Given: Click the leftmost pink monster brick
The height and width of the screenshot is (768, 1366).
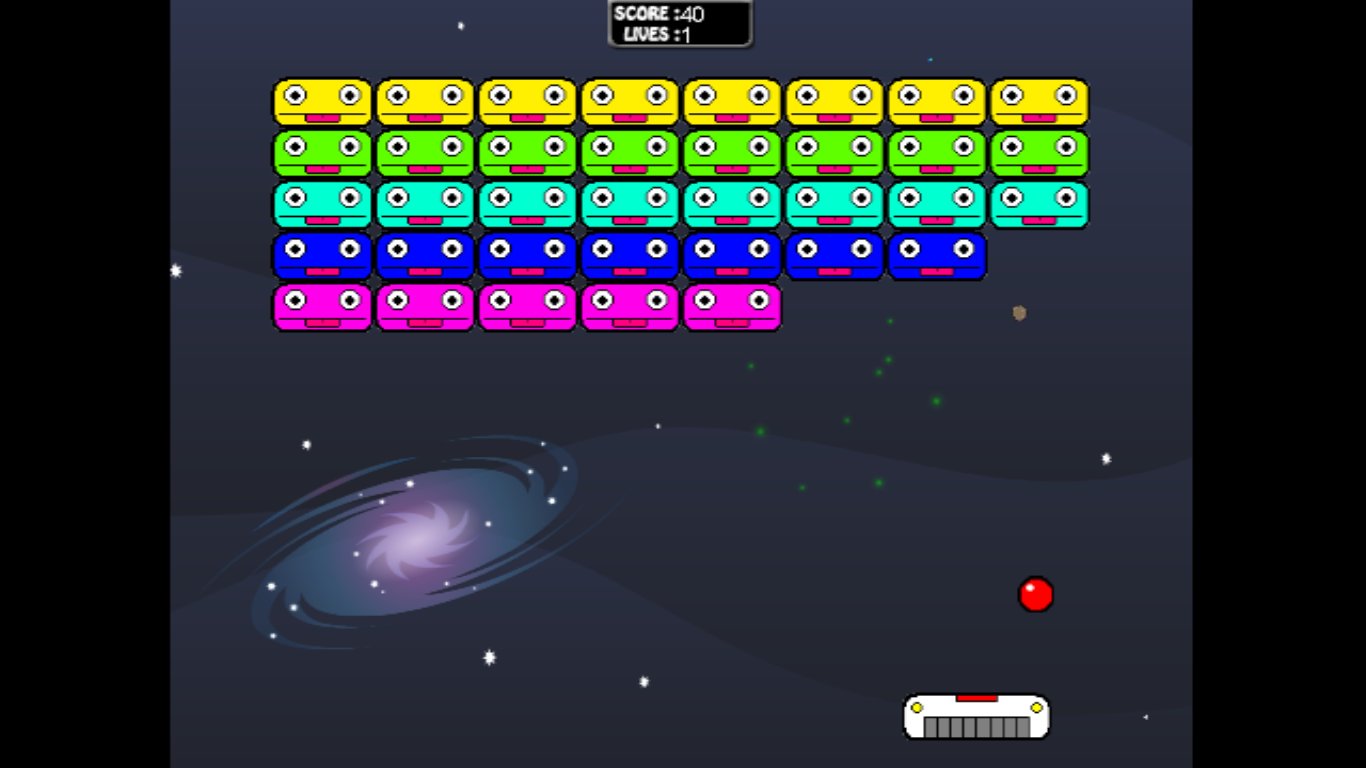Looking at the screenshot, I should [322, 308].
